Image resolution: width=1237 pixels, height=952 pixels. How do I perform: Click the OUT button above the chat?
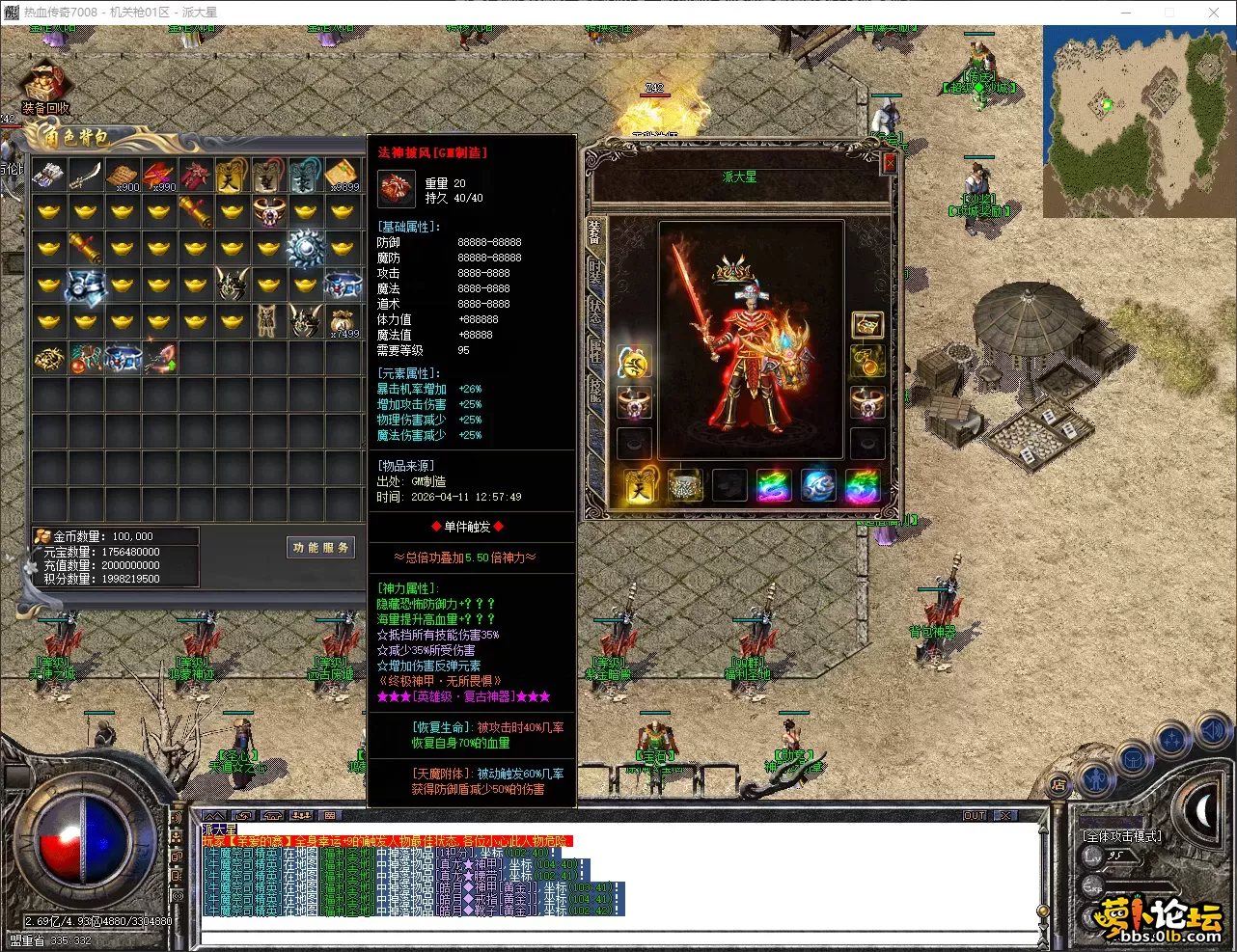point(975,816)
